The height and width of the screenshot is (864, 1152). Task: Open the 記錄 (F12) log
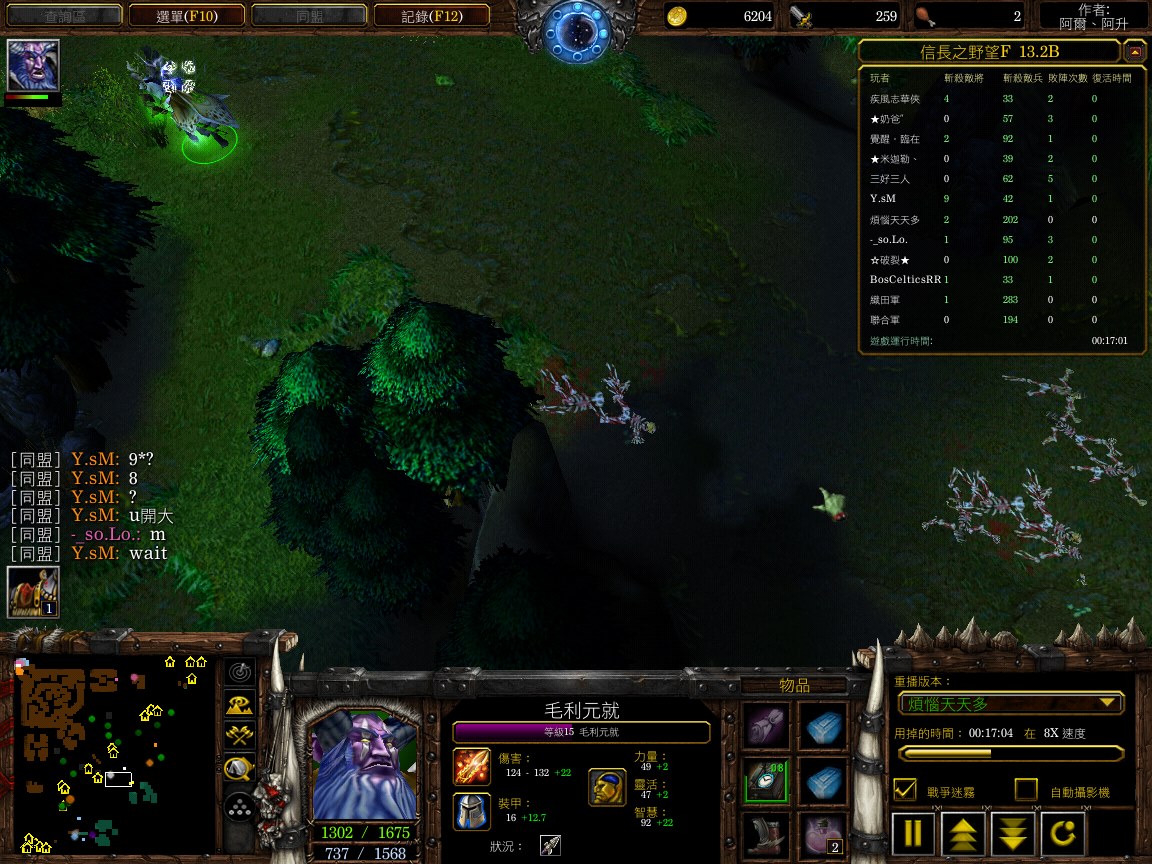tap(432, 15)
